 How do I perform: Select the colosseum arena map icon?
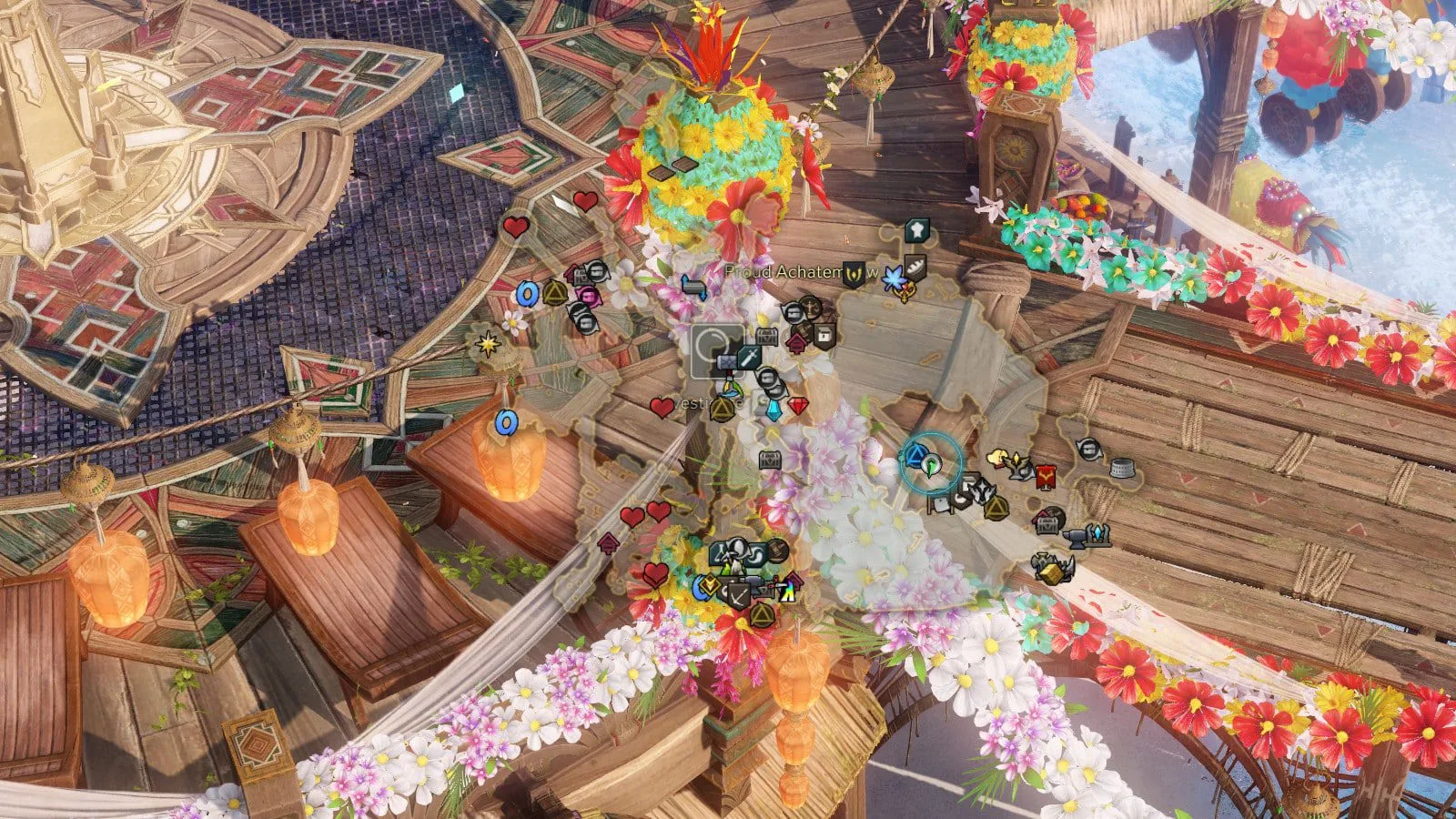1123,470
